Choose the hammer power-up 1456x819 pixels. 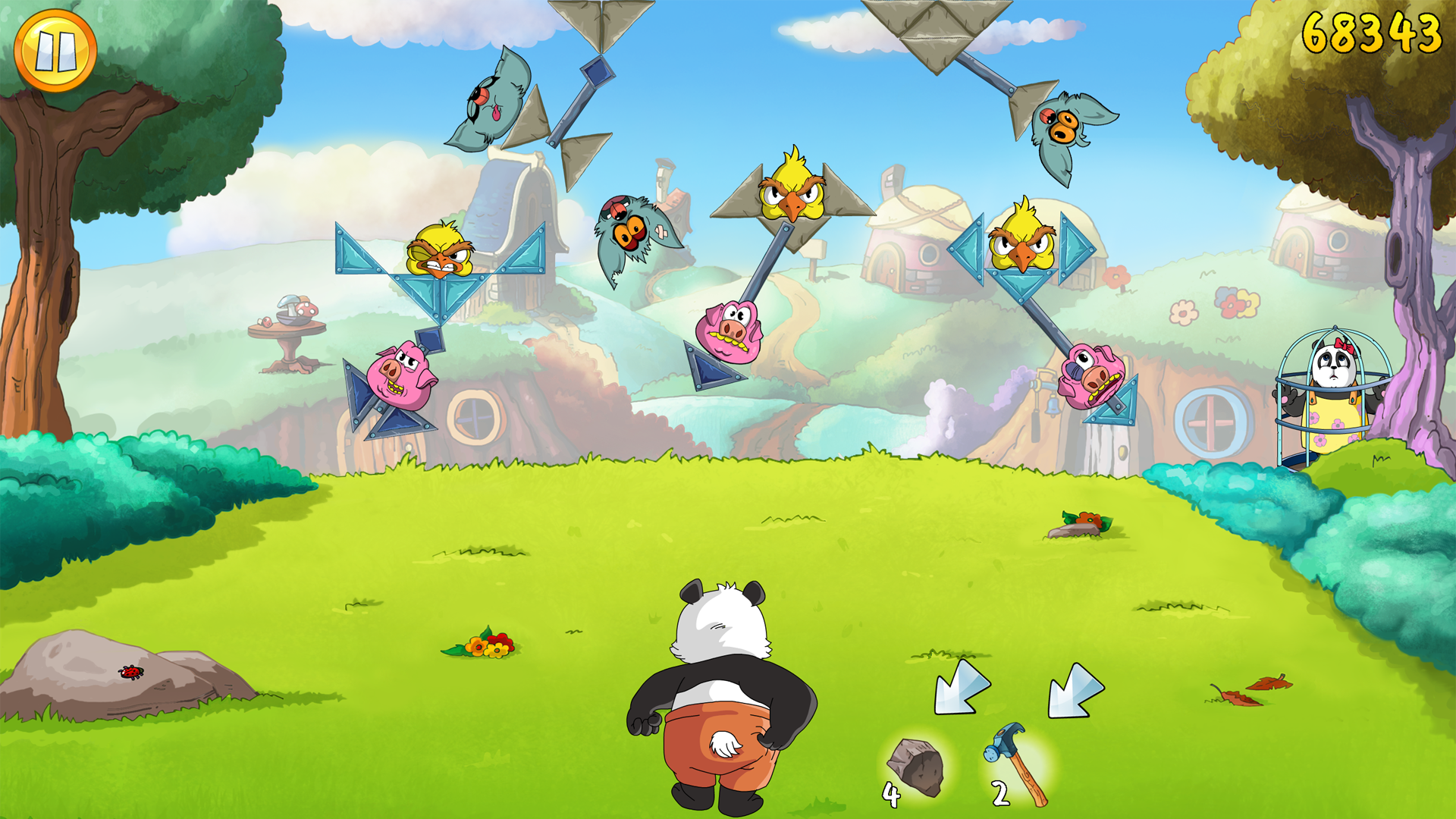tap(1018, 762)
